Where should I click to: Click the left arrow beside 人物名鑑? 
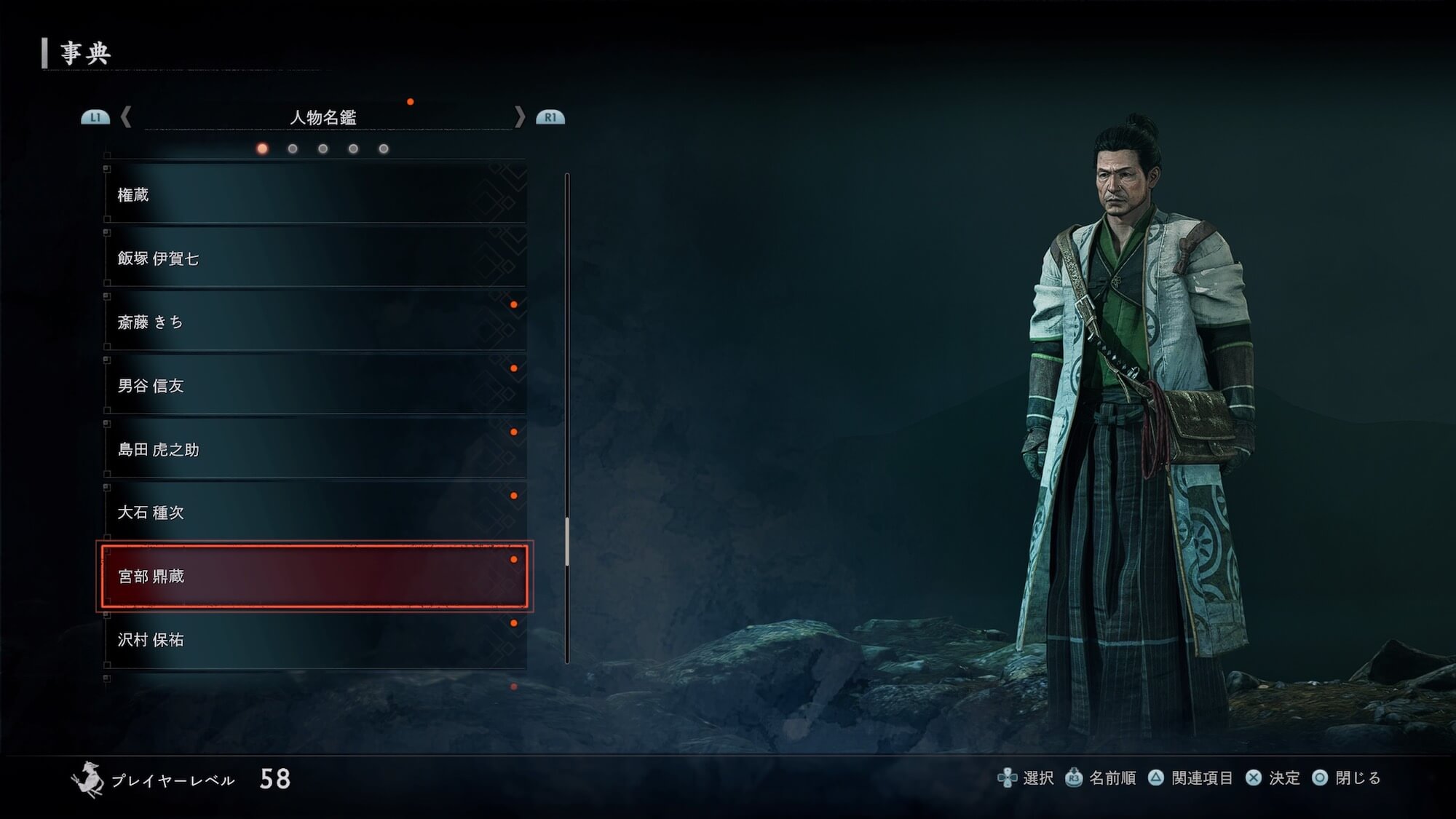pos(126,117)
